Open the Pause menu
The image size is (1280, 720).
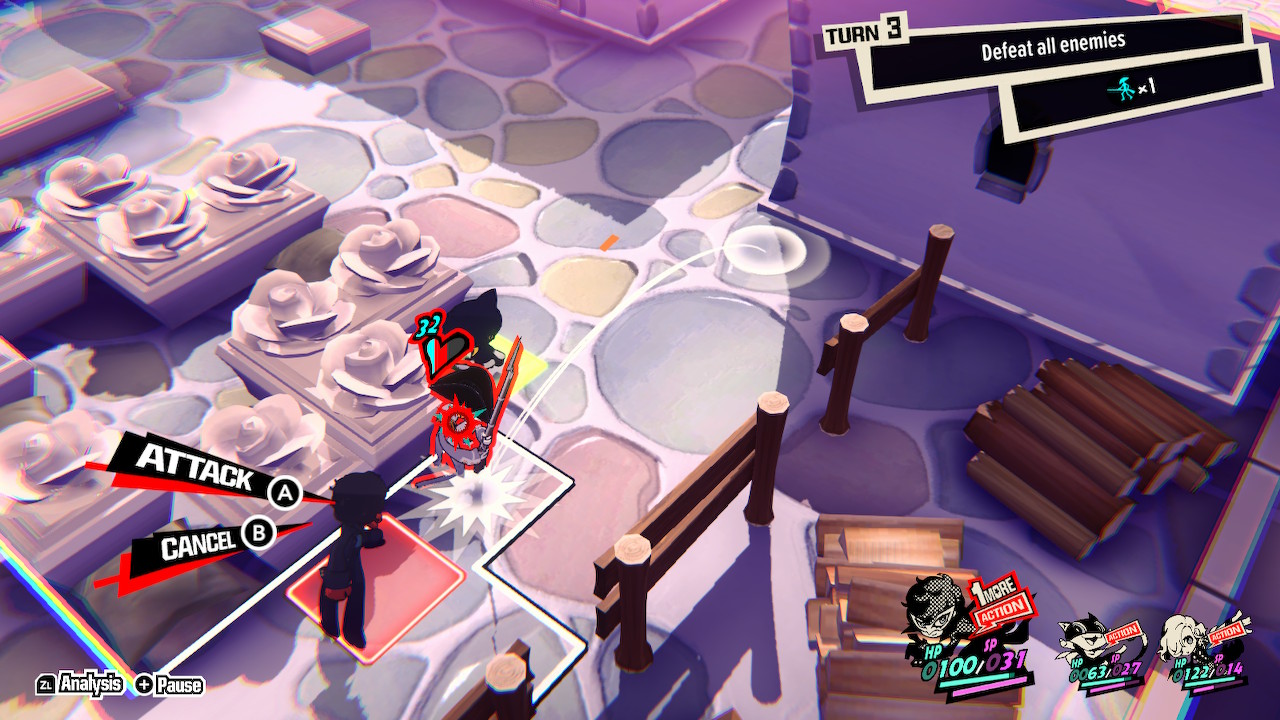coord(180,684)
